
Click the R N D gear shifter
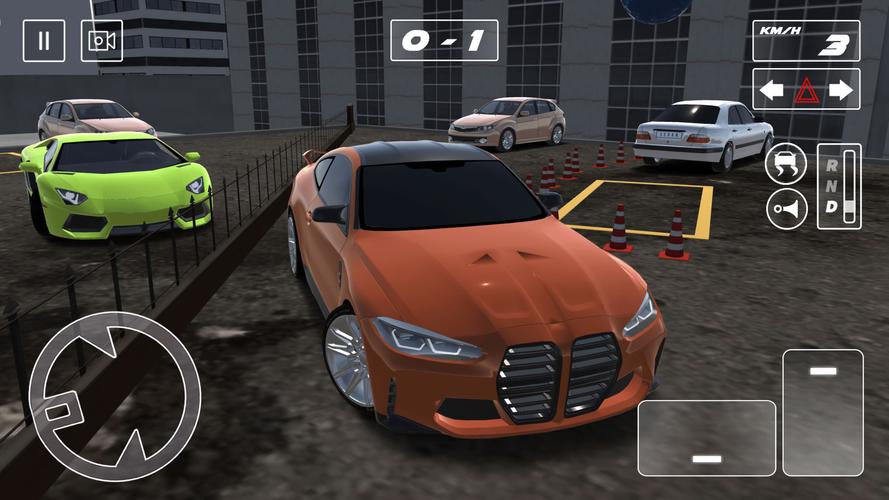pyautogui.click(x=839, y=187)
